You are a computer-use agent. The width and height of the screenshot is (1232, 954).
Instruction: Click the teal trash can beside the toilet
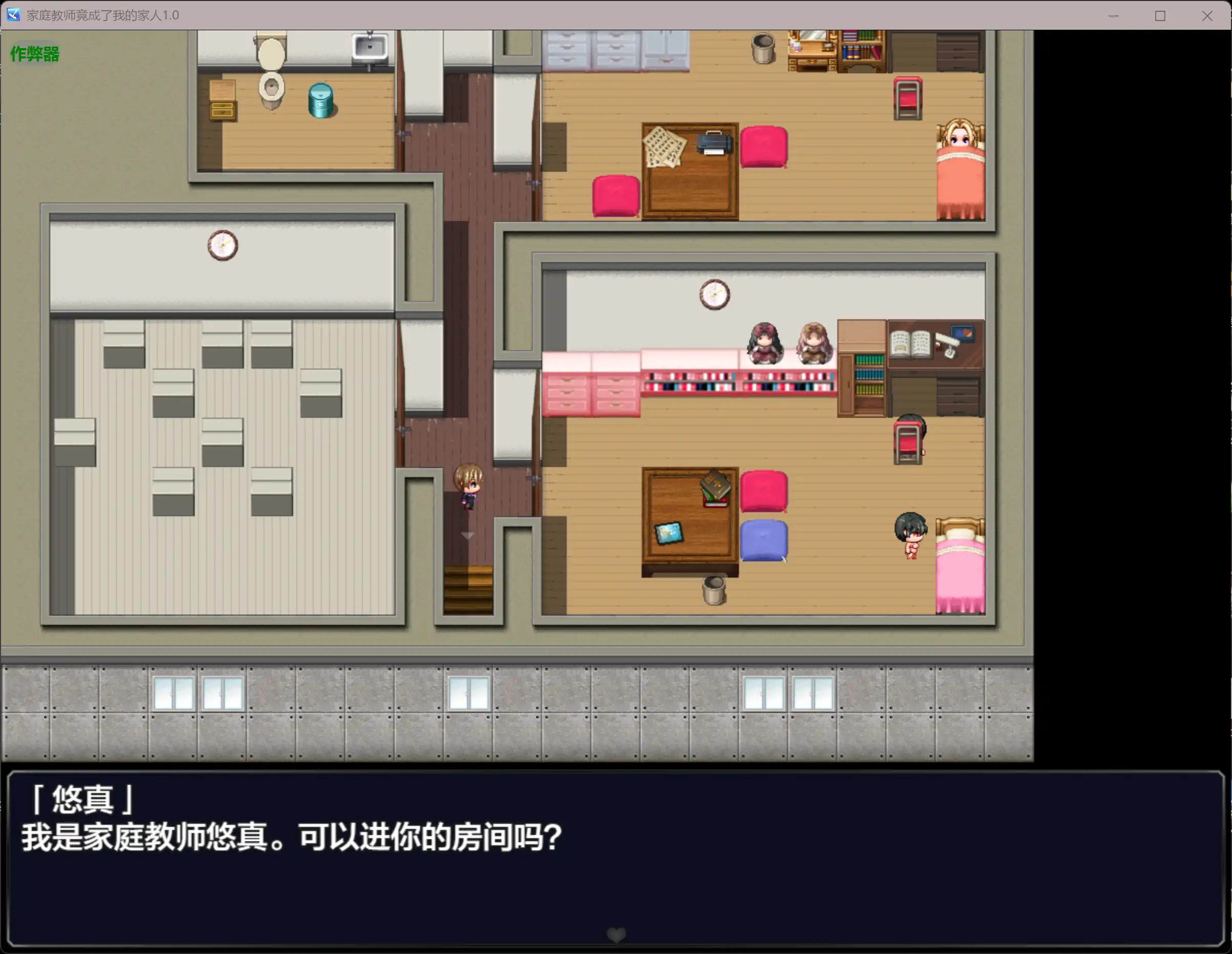coord(321,99)
